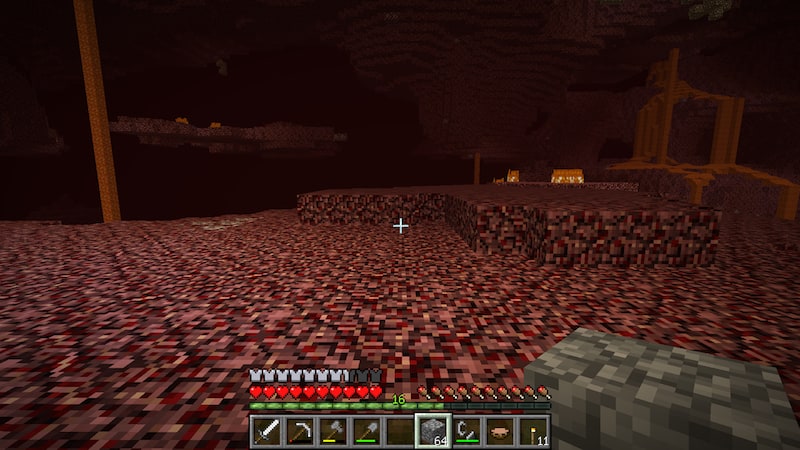The image size is (800, 450).
Task: Choose the axe in the hotbar
Action: [x=333, y=431]
